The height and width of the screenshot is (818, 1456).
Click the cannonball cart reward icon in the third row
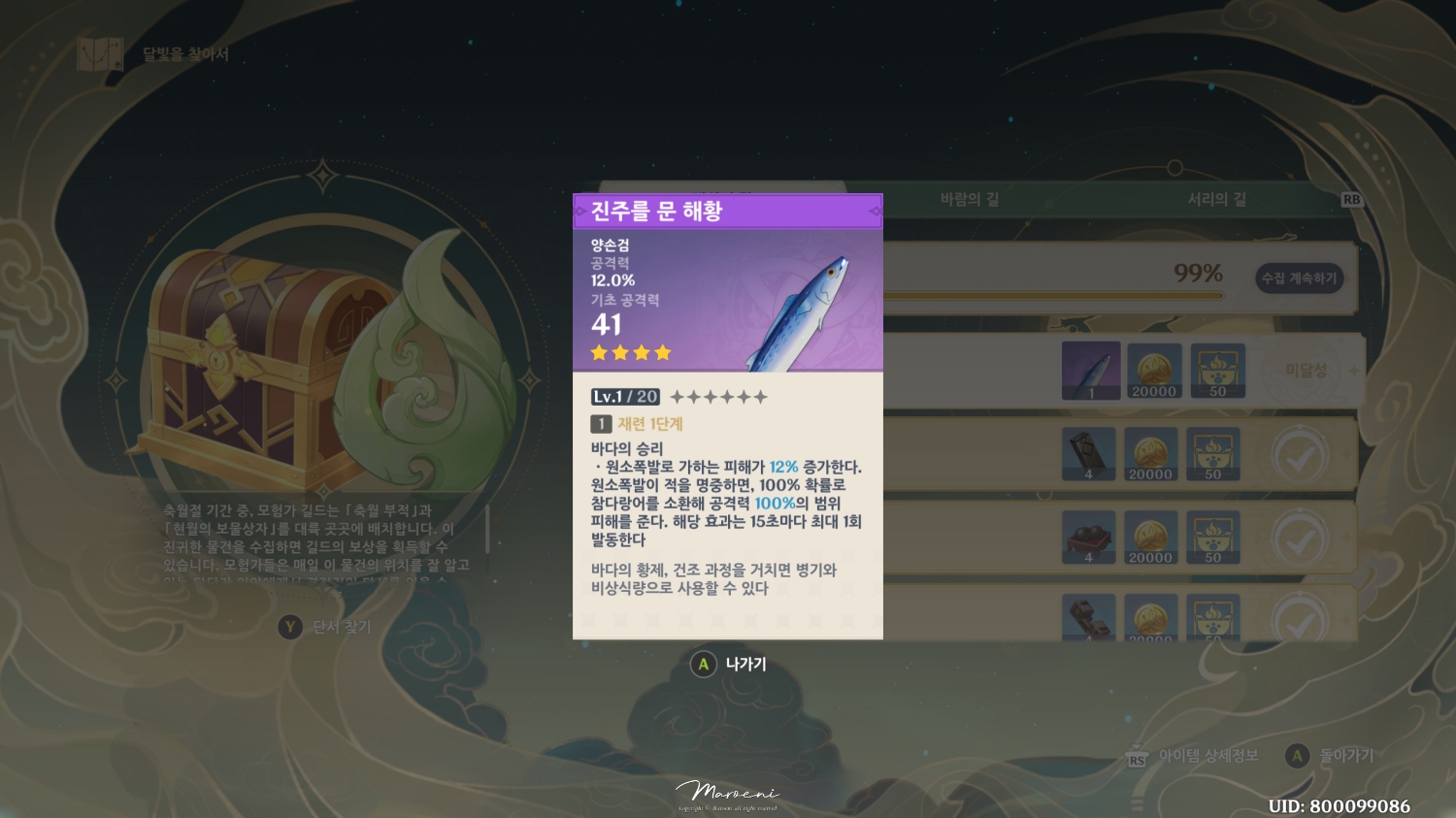[x=1089, y=538]
